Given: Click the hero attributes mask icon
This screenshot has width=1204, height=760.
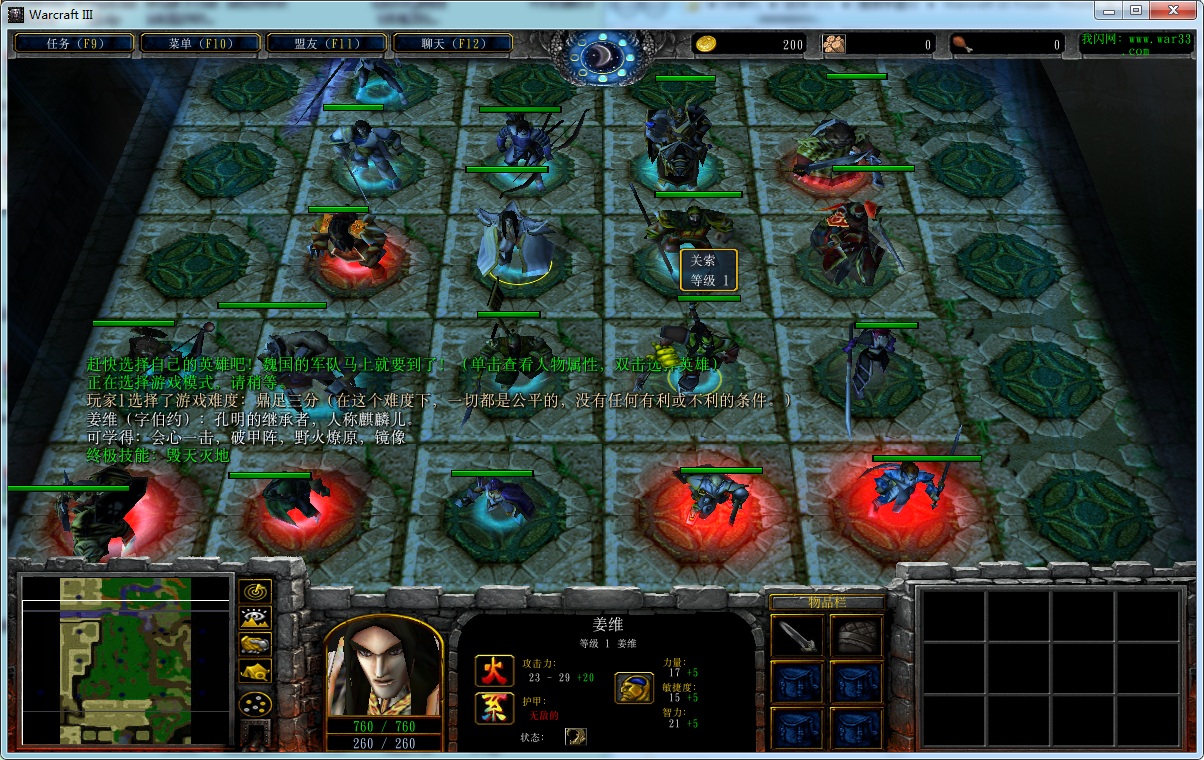Looking at the screenshot, I should point(634,687).
